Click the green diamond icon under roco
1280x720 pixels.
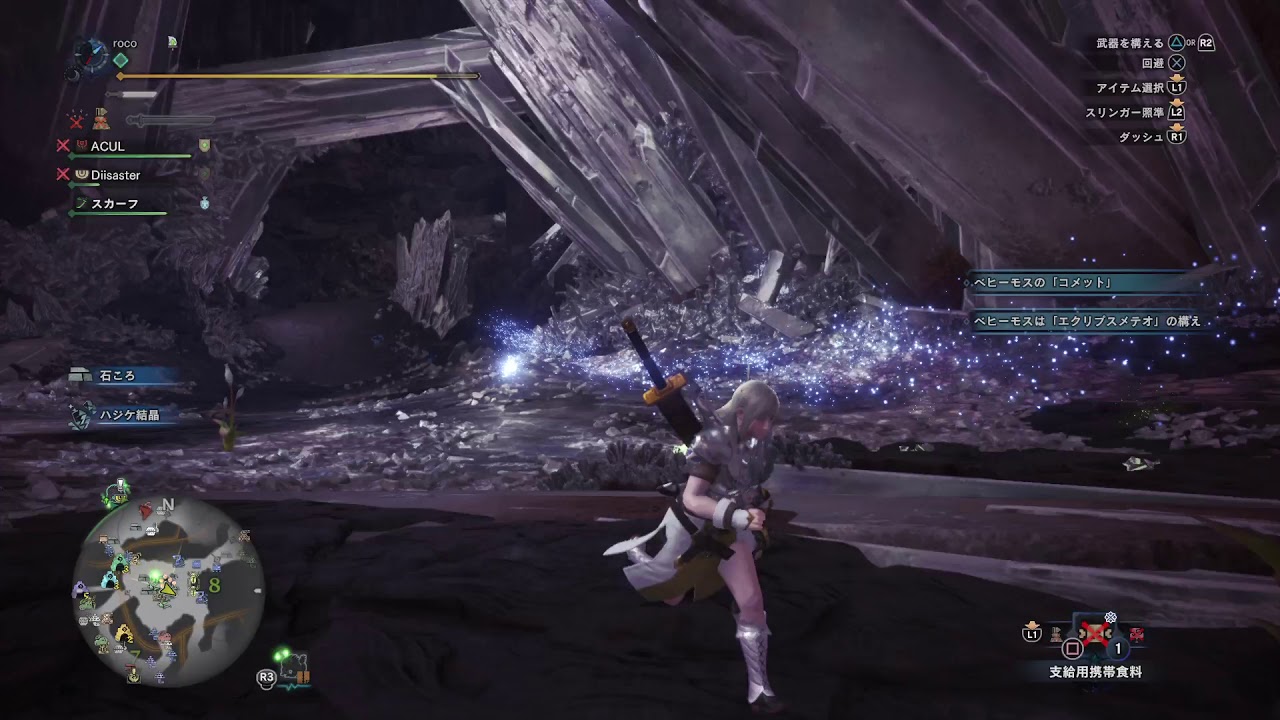[x=121, y=60]
